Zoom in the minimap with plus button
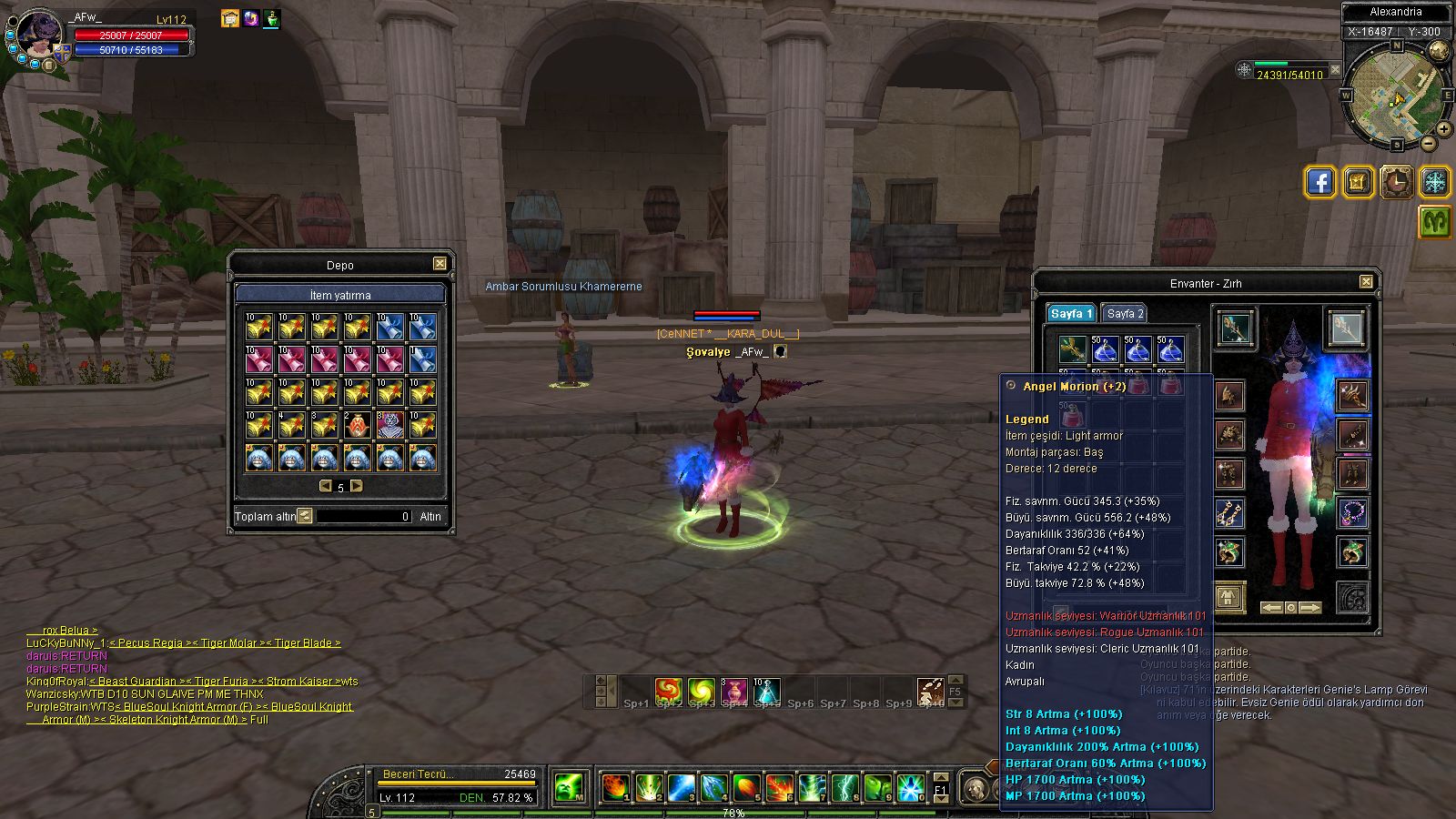Image resolution: width=1456 pixels, height=819 pixels. point(1443,129)
